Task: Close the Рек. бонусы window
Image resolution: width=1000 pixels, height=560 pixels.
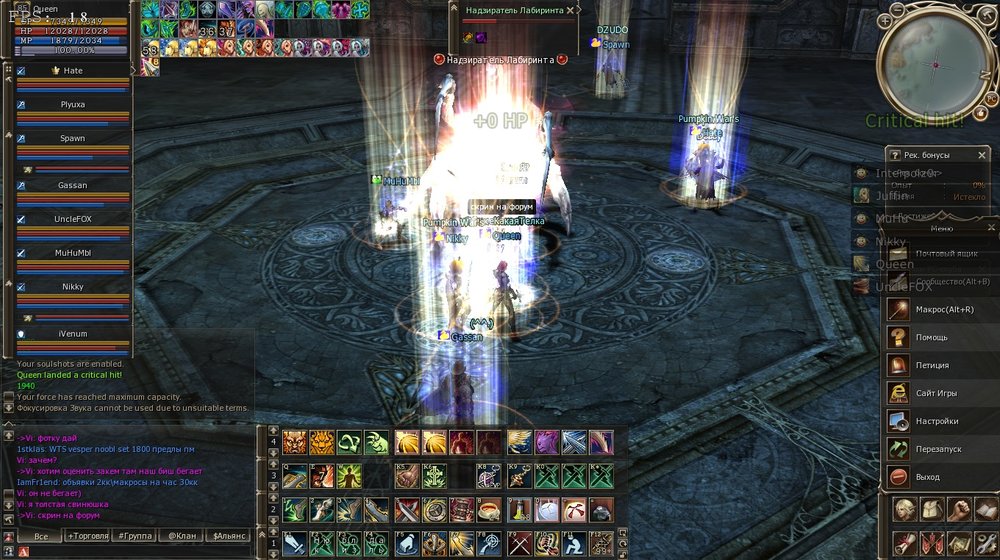Action: (982, 155)
